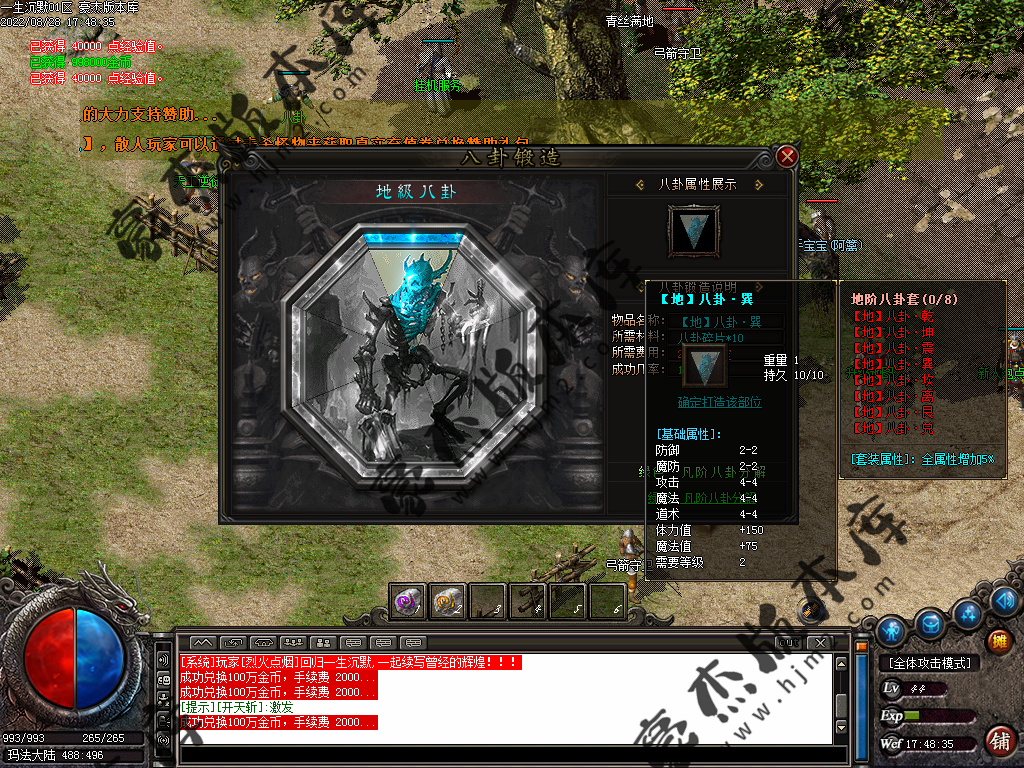Click the chat text input bar
The image size is (1024, 768).
coord(500,751)
